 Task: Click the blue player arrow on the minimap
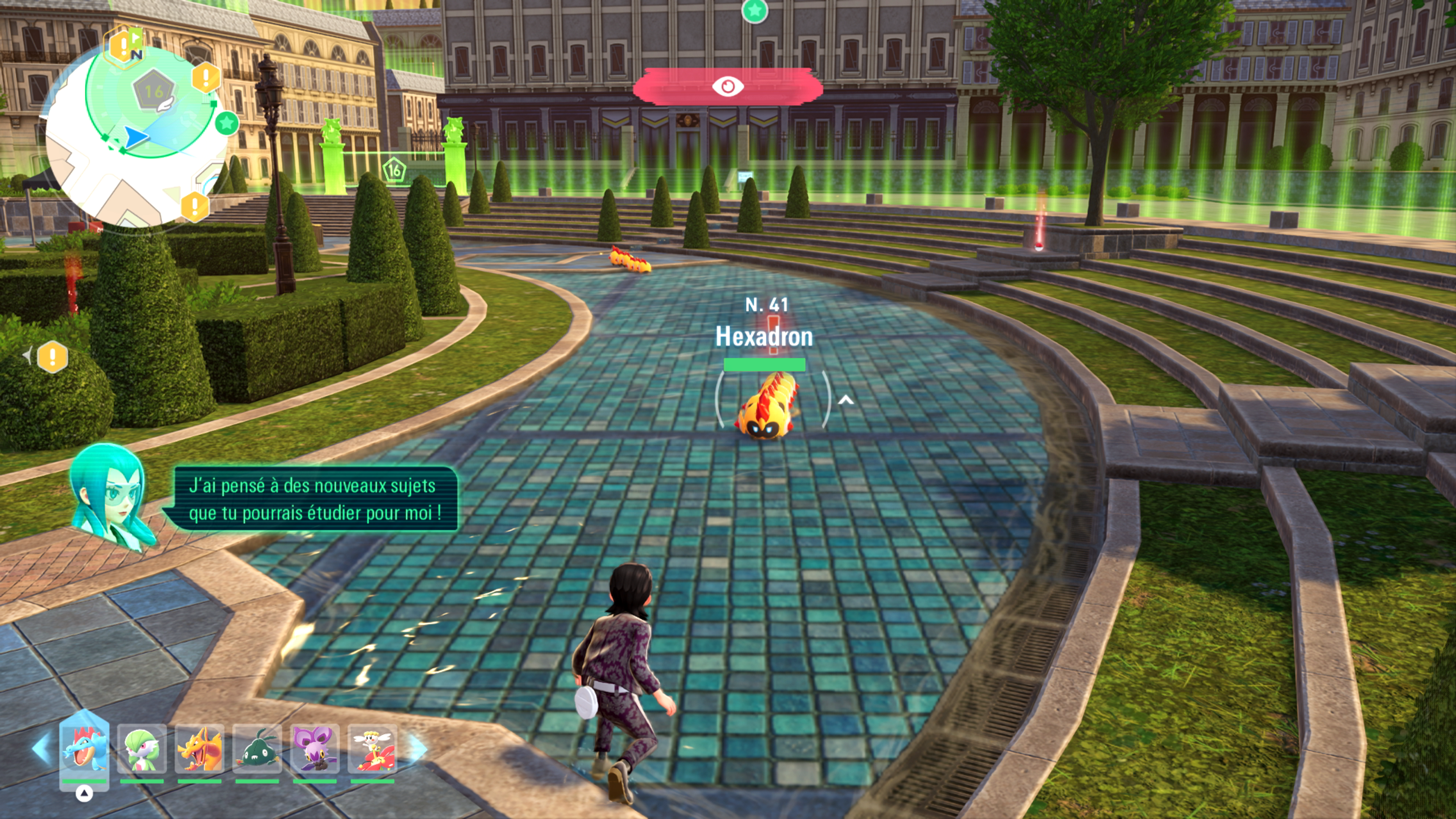point(136,137)
